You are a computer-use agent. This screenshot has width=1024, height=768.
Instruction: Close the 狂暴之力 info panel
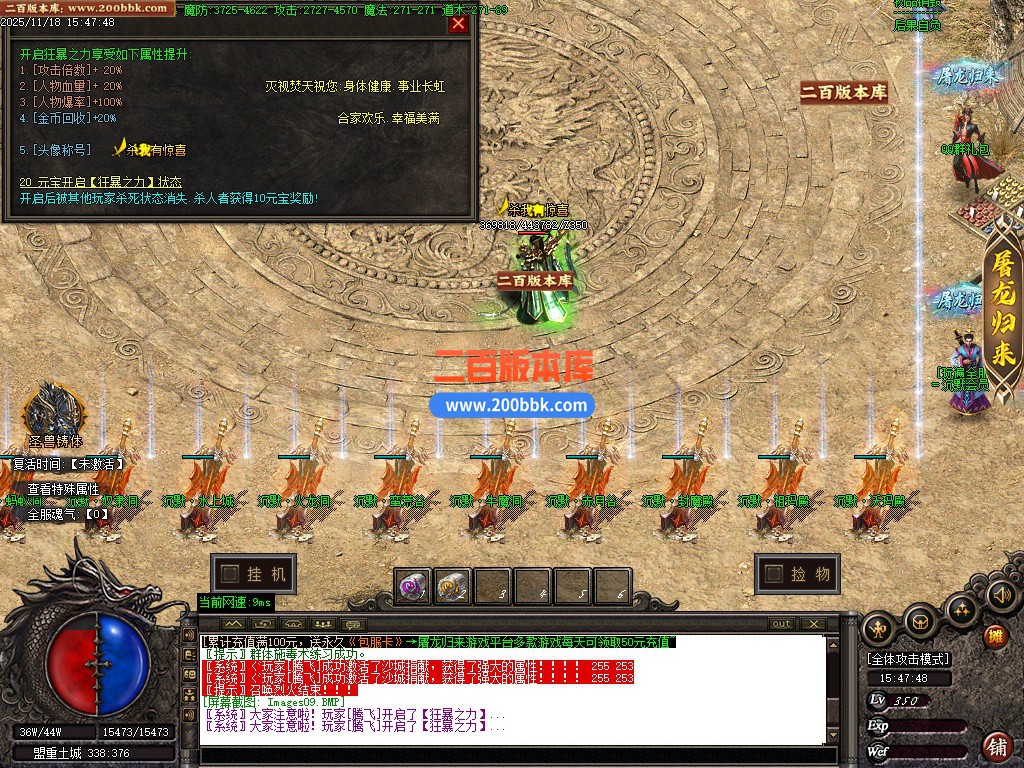tap(458, 24)
